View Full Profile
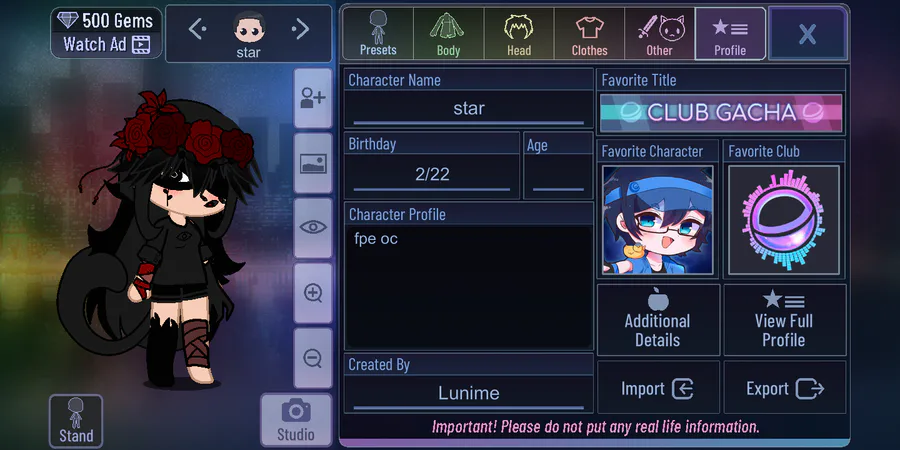 click(x=784, y=319)
